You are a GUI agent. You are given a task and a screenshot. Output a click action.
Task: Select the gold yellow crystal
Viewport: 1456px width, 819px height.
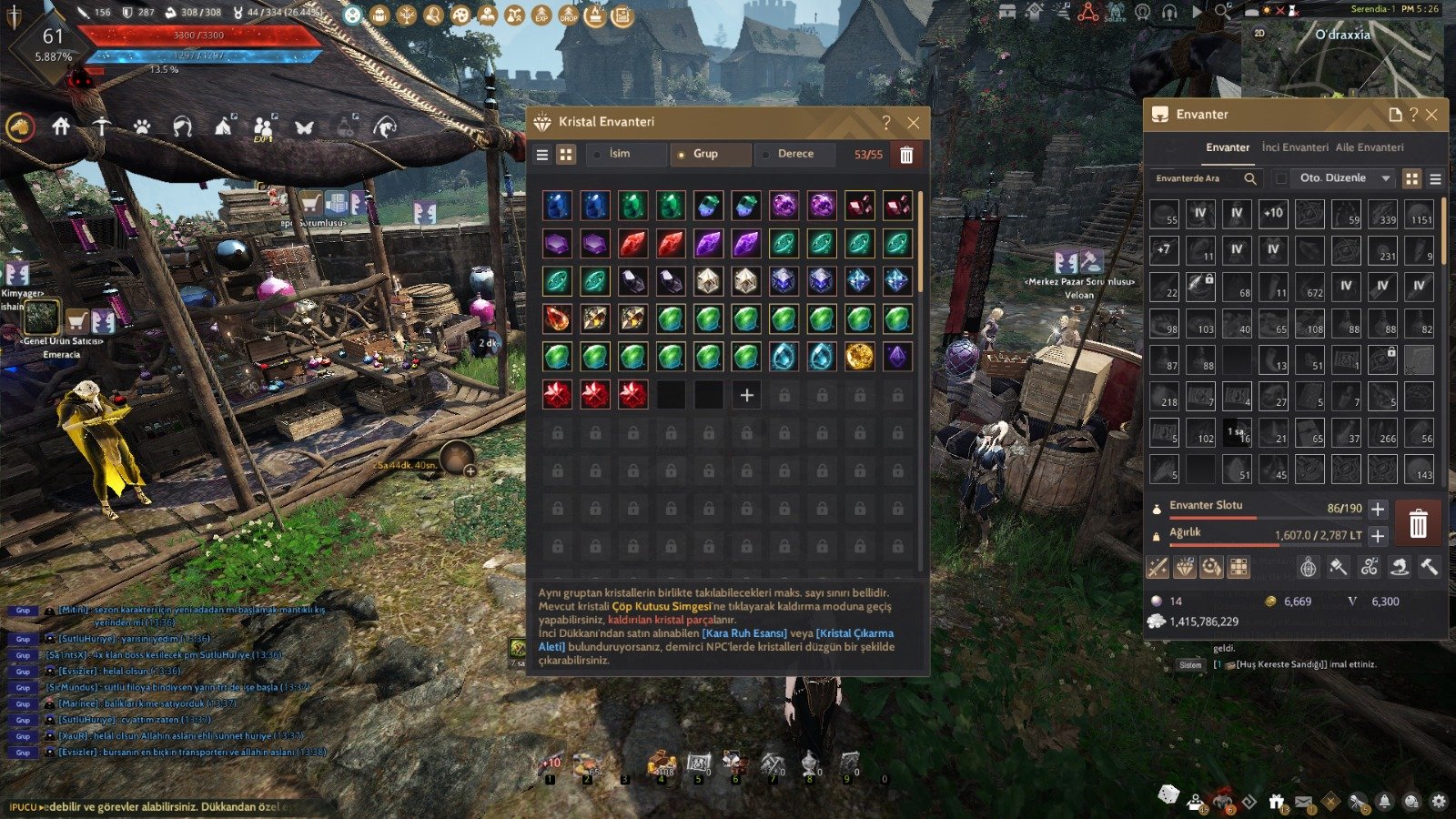(x=859, y=357)
